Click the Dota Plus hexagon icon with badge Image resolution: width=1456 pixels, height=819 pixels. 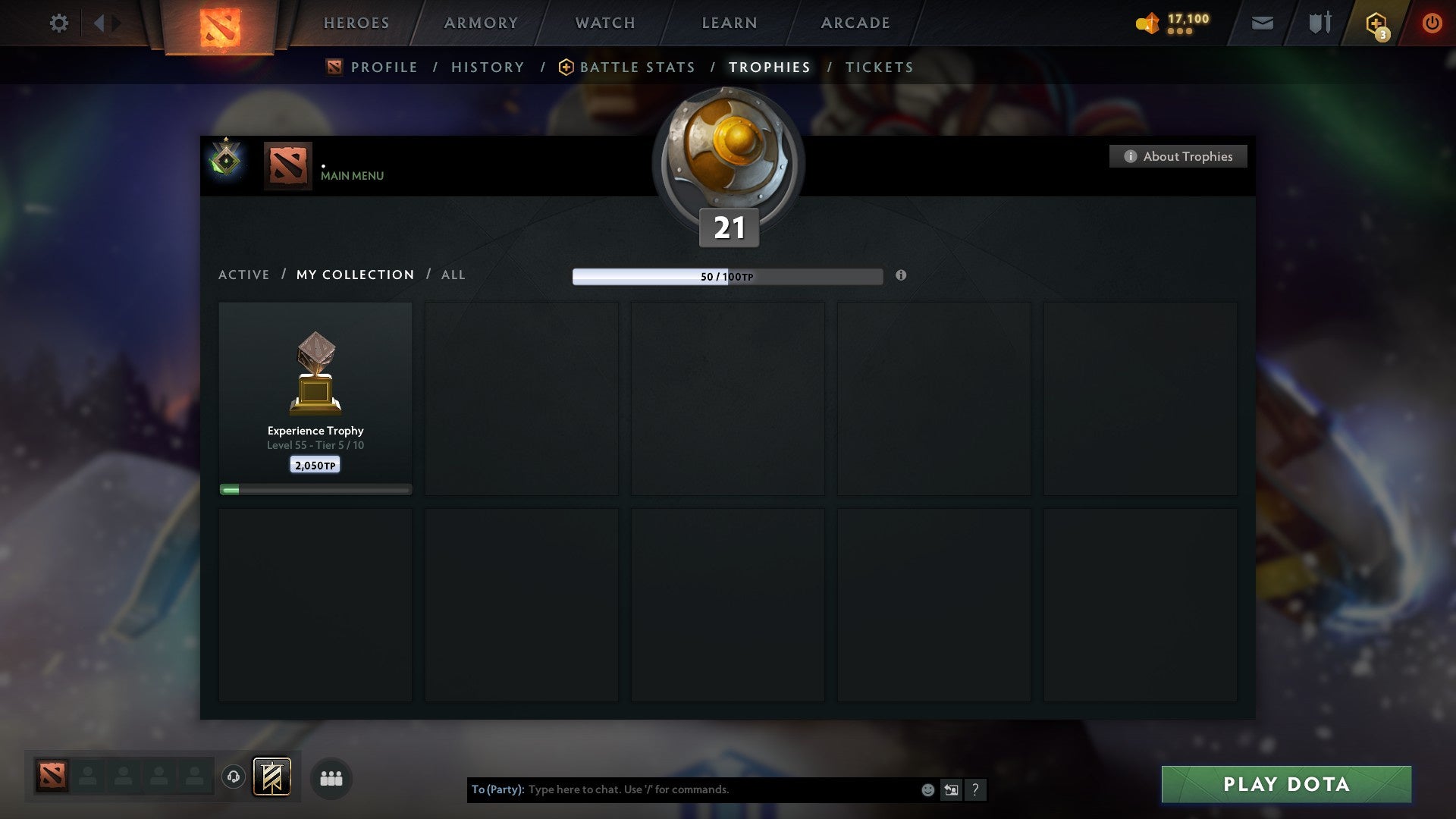click(x=1376, y=23)
